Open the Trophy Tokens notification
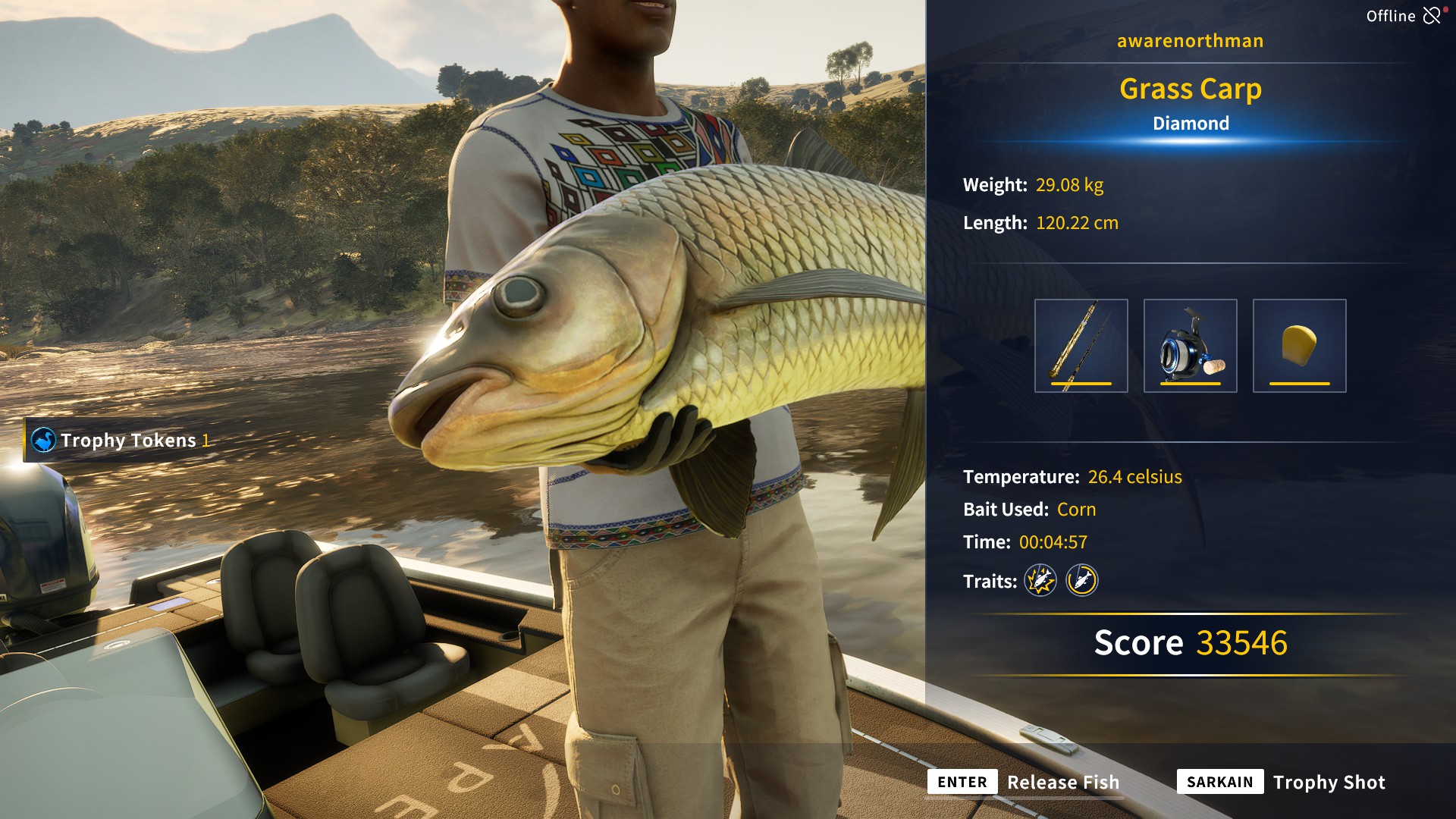Screen dimensions: 1456x819 pyautogui.click(x=121, y=441)
